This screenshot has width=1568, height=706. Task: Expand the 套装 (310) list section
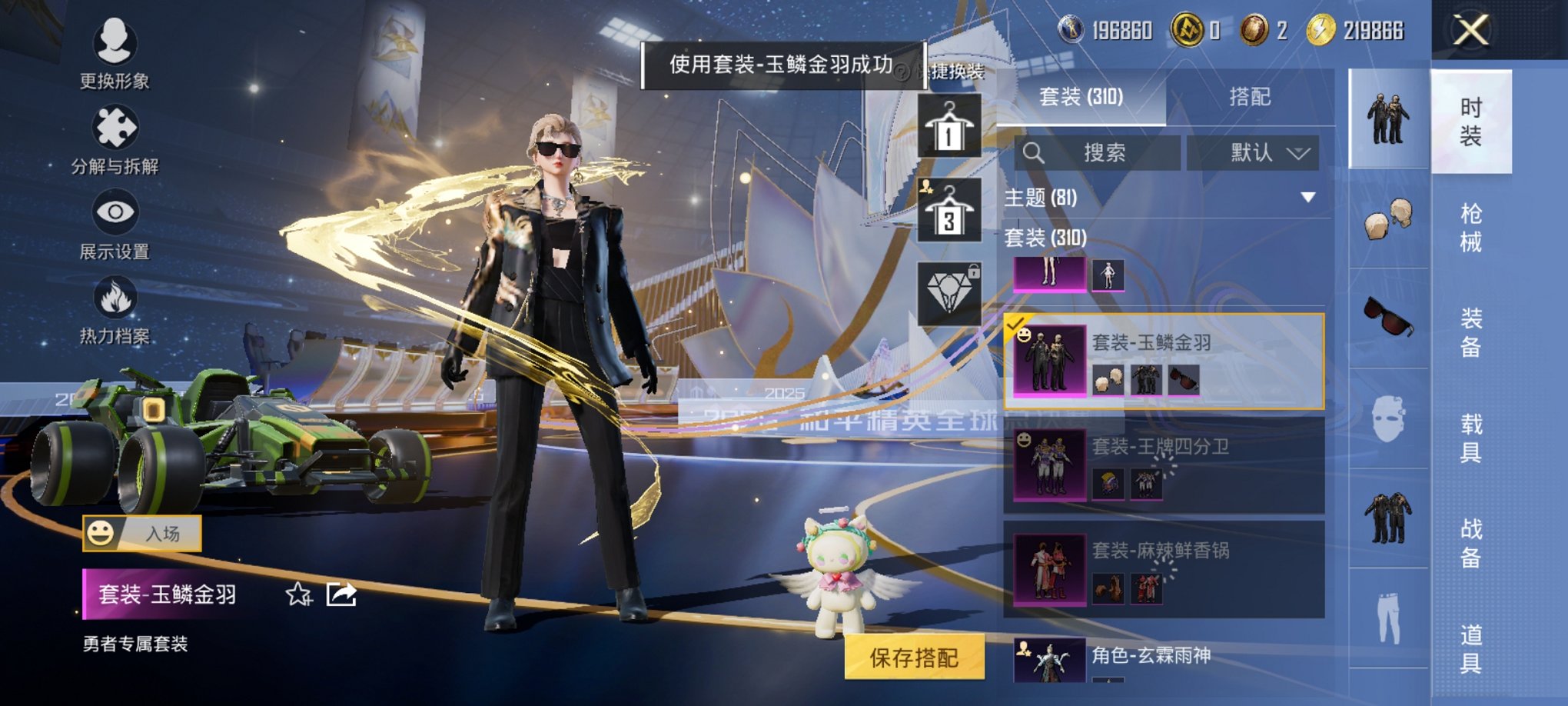point(1045,239)
